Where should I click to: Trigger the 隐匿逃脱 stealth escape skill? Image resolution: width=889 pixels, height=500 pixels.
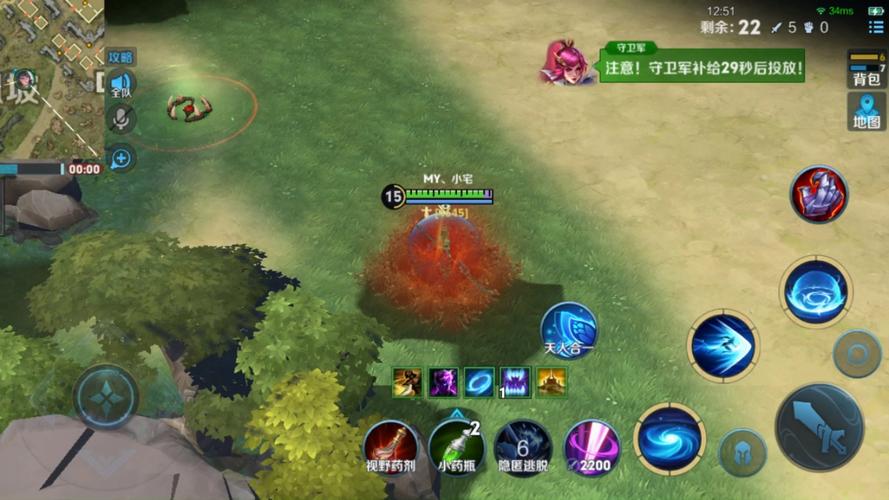coord(522,445)
